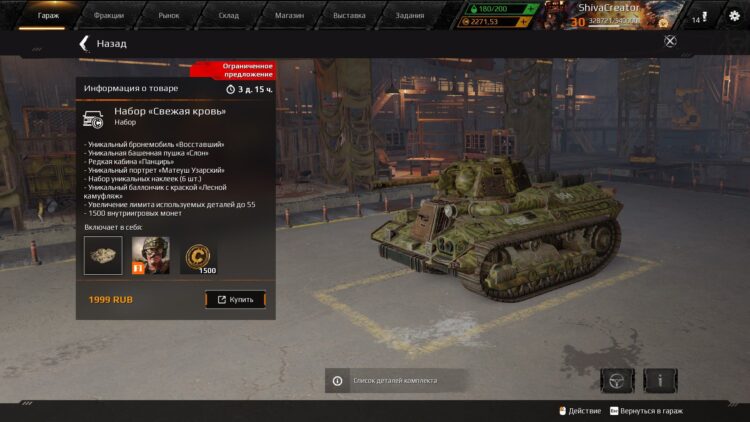
Task: Select the soldier portrait thumbnail
Action: 151,255
